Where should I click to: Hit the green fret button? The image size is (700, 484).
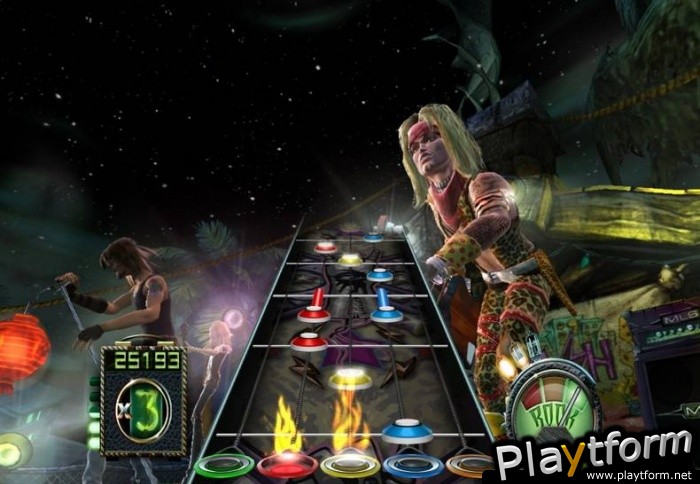[223, 466]
